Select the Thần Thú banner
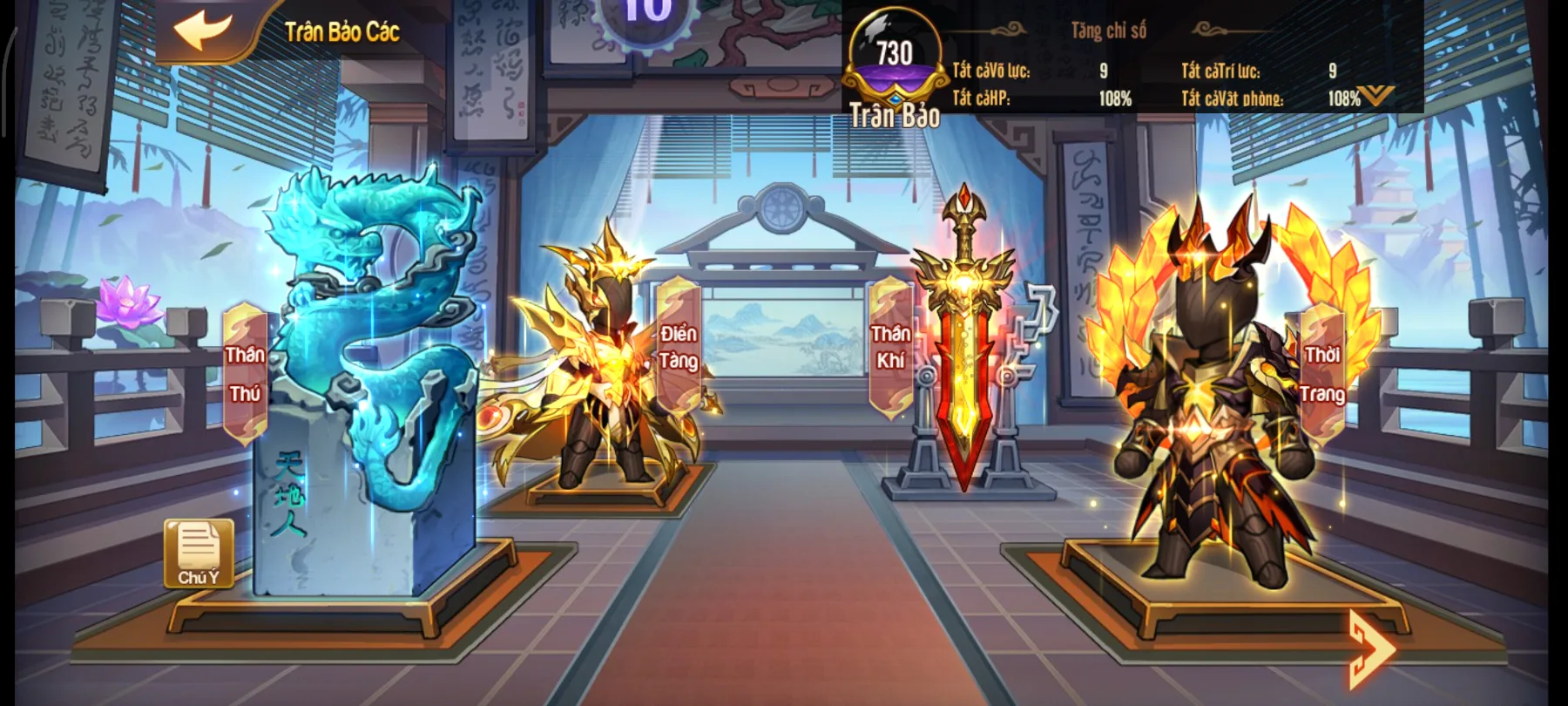Viewport: 1568px width, 706px height. (245, 372)
